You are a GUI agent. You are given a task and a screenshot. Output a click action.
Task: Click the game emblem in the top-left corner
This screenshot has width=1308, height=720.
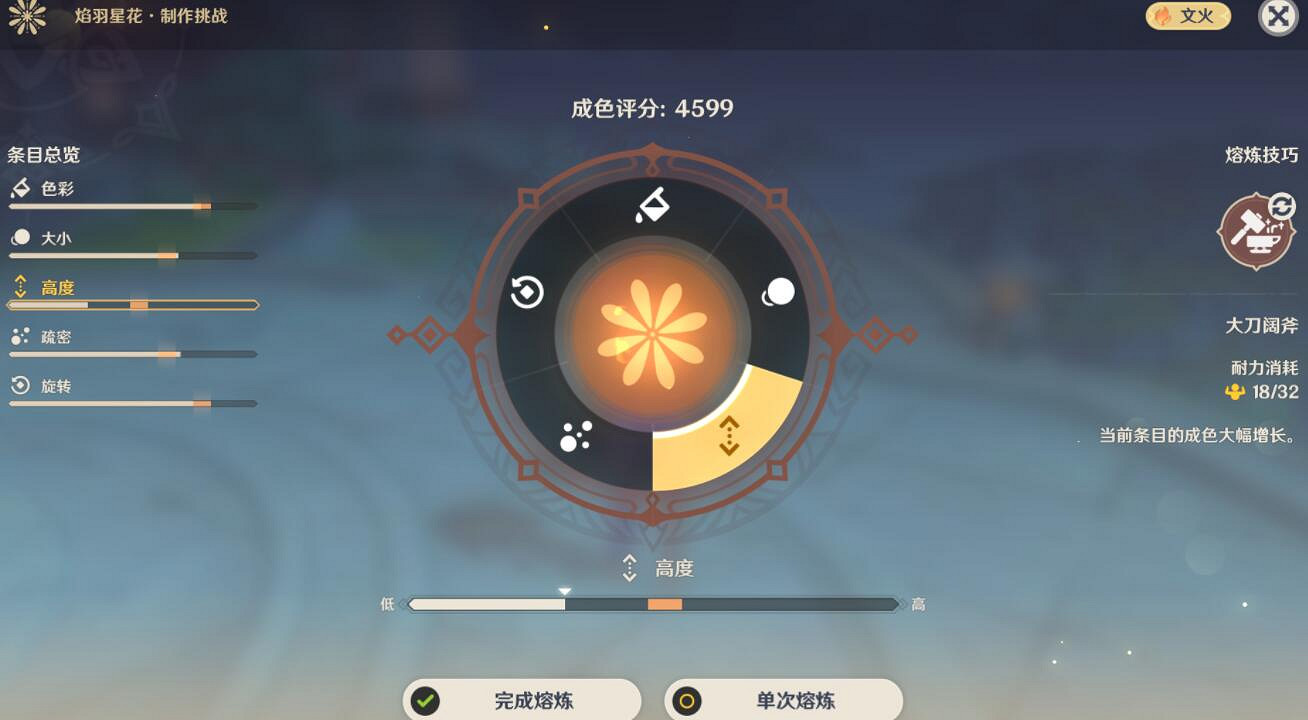click(28, 17)
